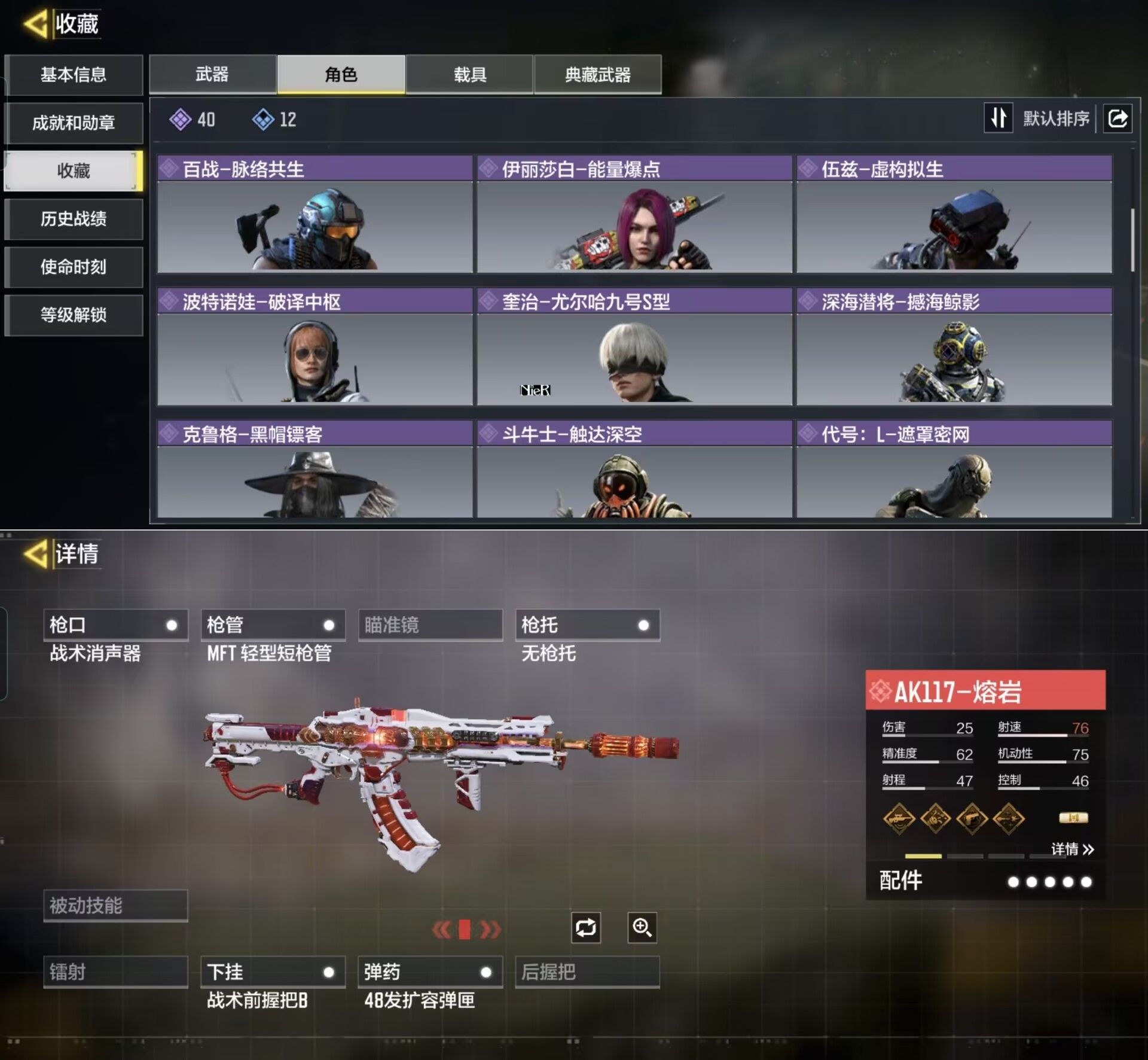The height and width of the screenshot is (1060, 1148).
Task: Click the share icon button
Action: [x=1118, y=118]
